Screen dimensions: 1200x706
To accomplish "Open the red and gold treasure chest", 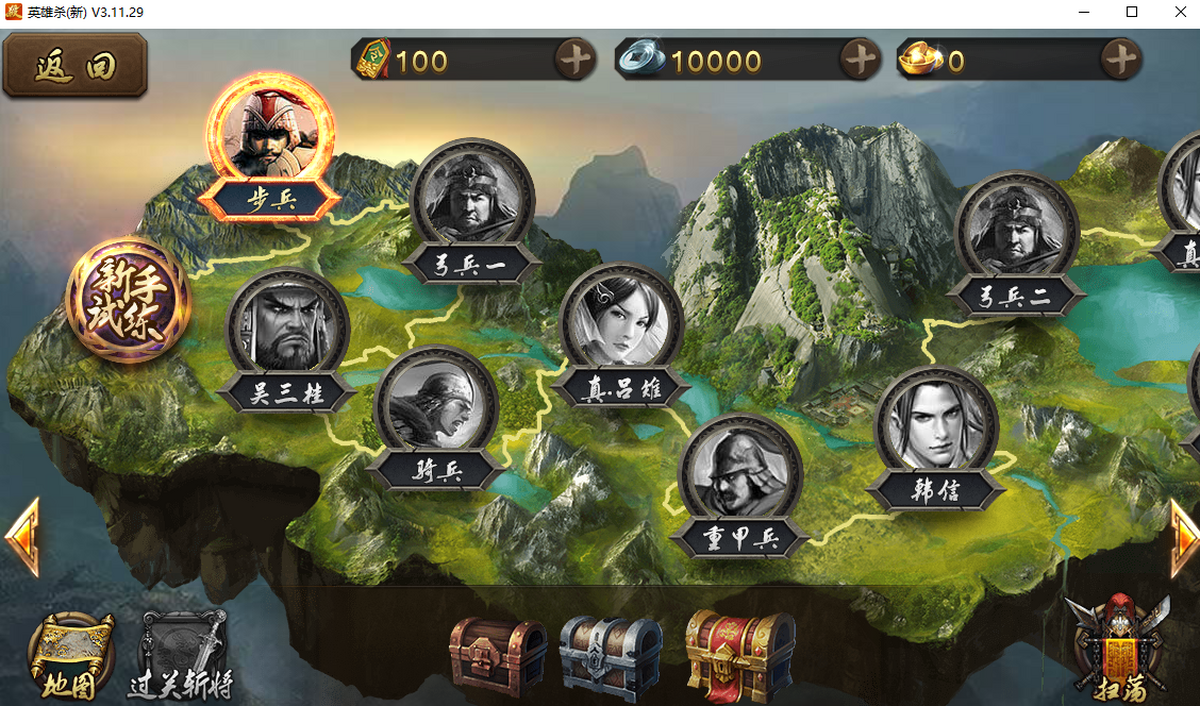I will [740, 655].
